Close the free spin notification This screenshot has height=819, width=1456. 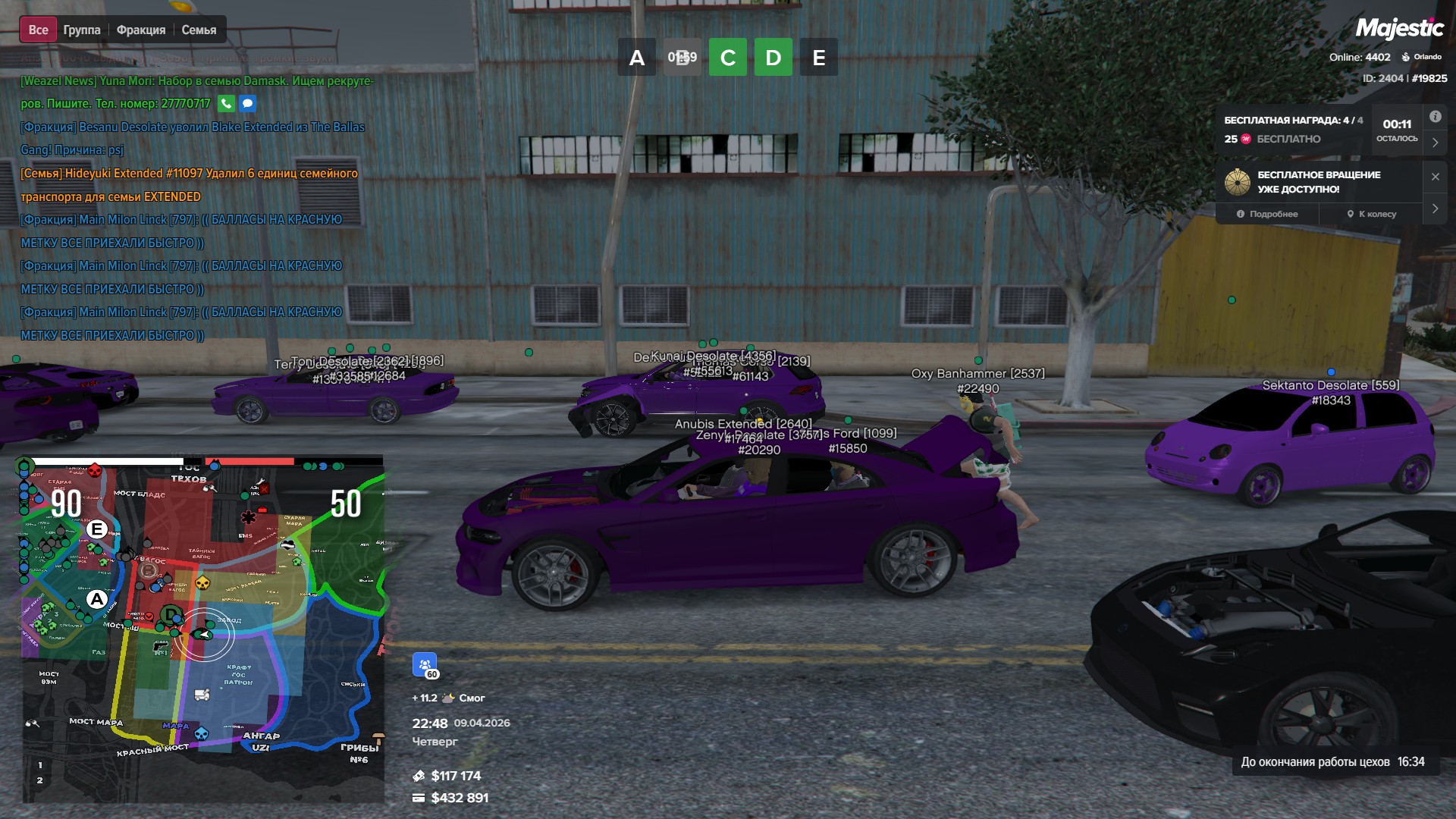tap(1435, 177)
